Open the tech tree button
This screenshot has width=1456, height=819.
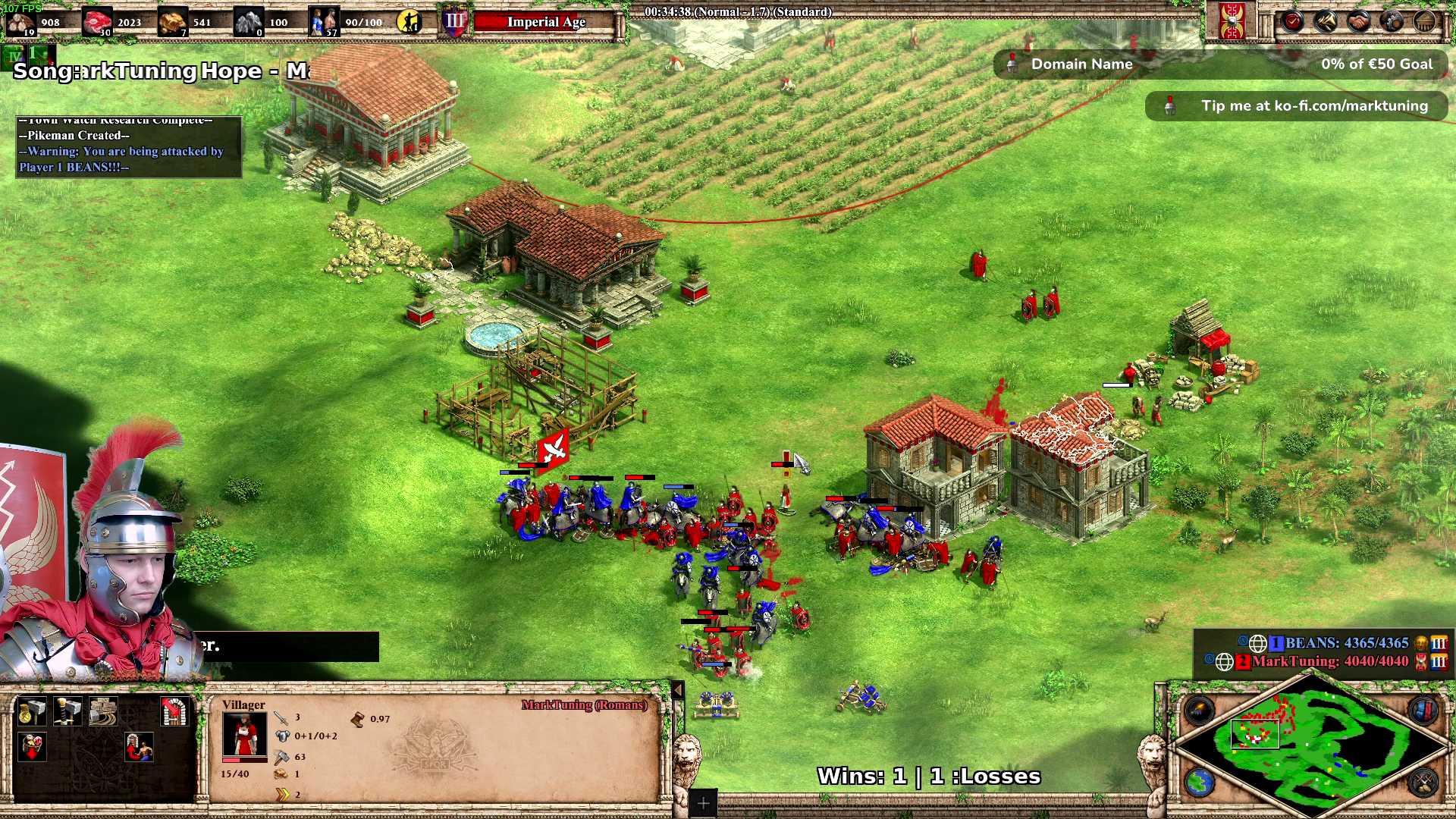[x=1326, y=21]
